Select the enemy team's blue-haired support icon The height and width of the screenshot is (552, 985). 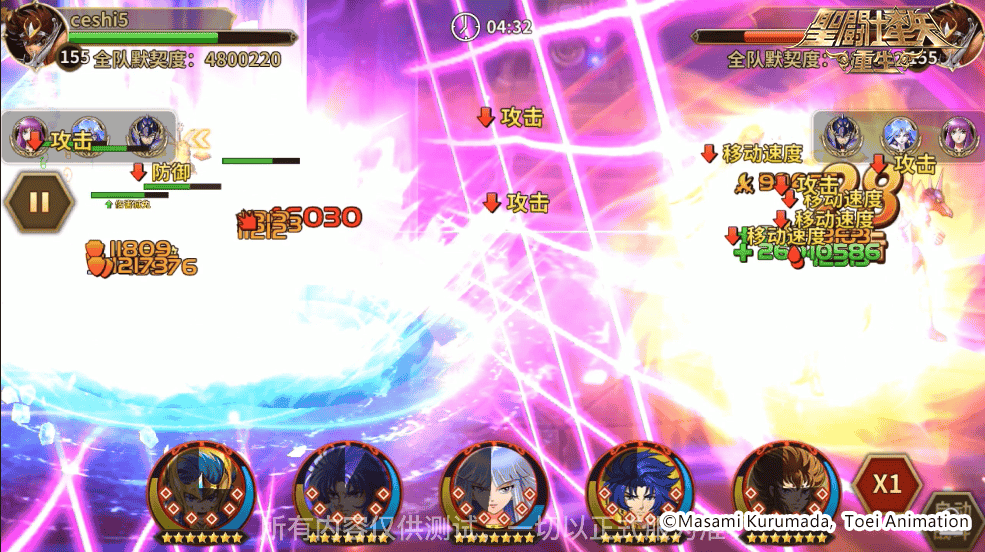tap(899, 135)
